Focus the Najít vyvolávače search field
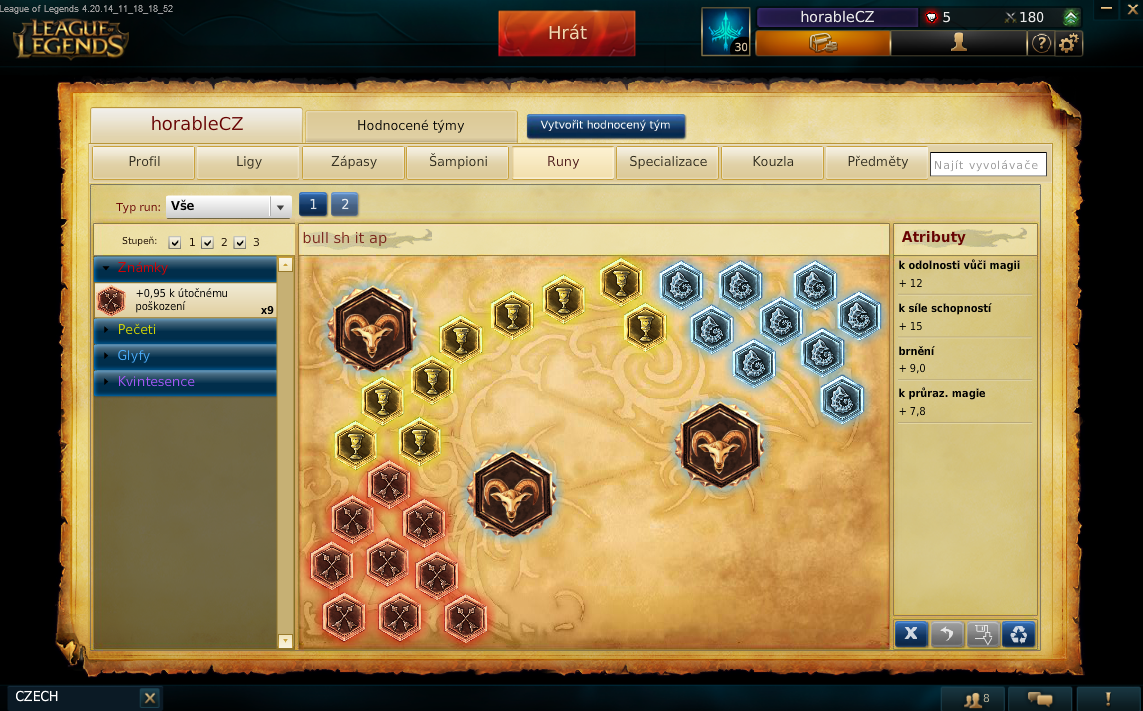Screen dimensions: 1143x711 tap(987, 165)
